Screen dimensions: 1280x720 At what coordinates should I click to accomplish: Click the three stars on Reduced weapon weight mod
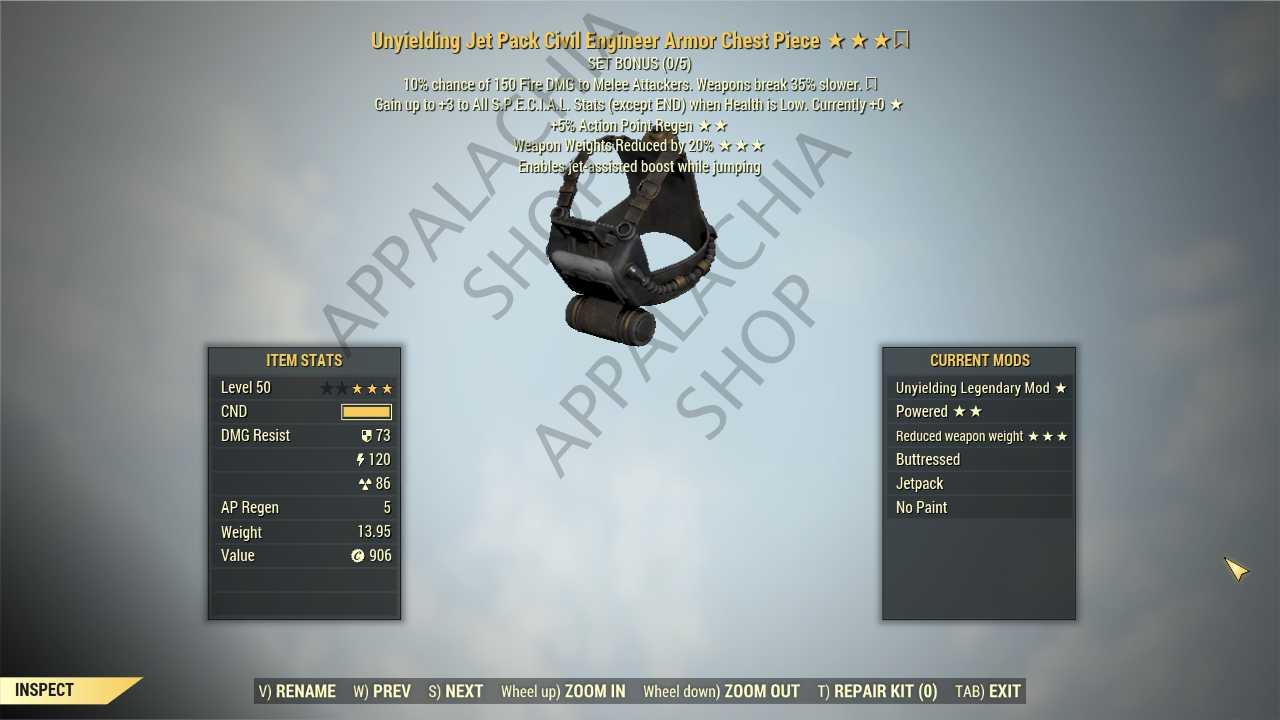tap(1050, 436)
